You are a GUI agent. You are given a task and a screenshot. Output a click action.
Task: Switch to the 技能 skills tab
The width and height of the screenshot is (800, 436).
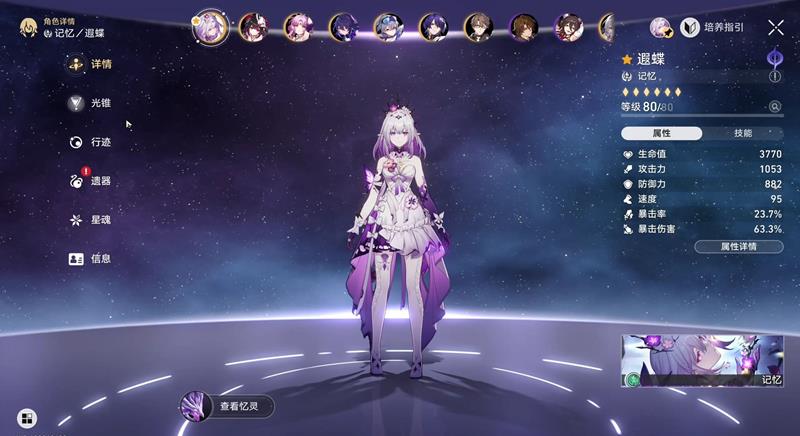coord(743,133)
